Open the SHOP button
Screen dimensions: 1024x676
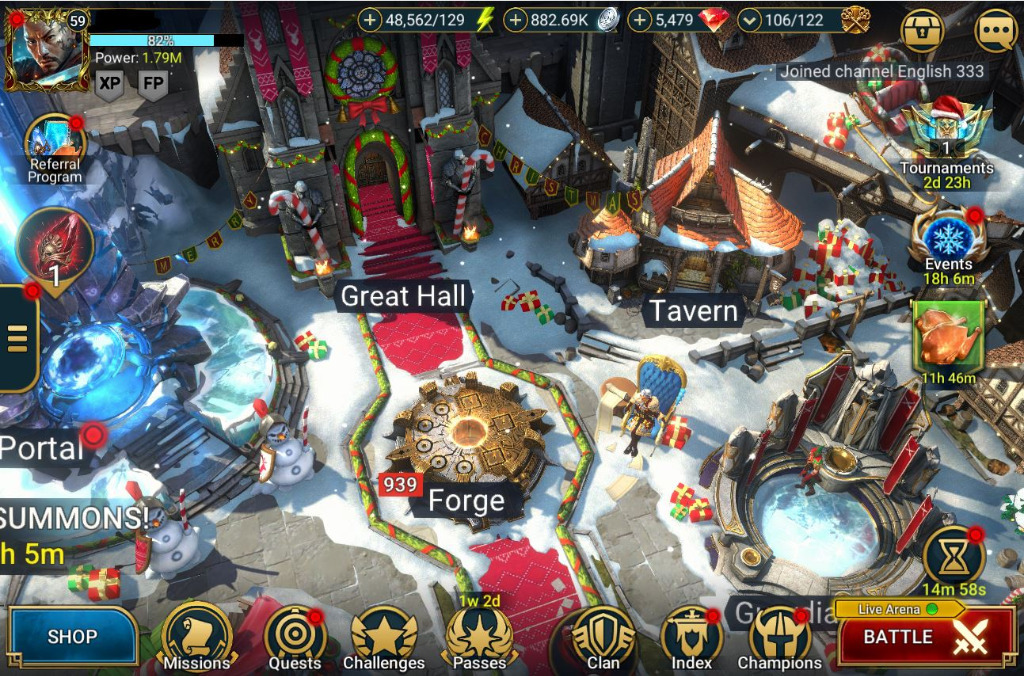coord(72,636)
